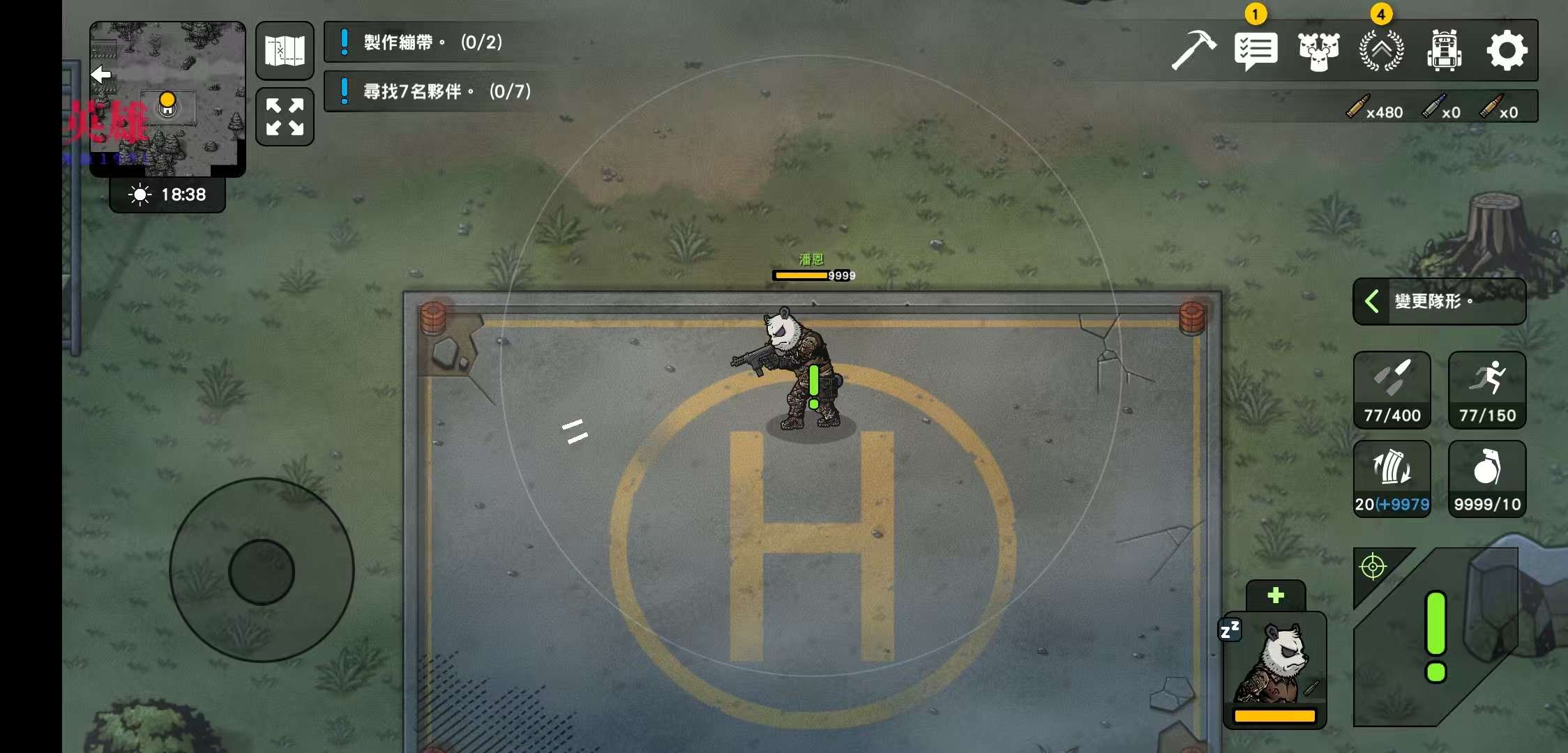Toggle the fullscreen expand arrows button
The image size is (1568, 753).
click(285, 116)
